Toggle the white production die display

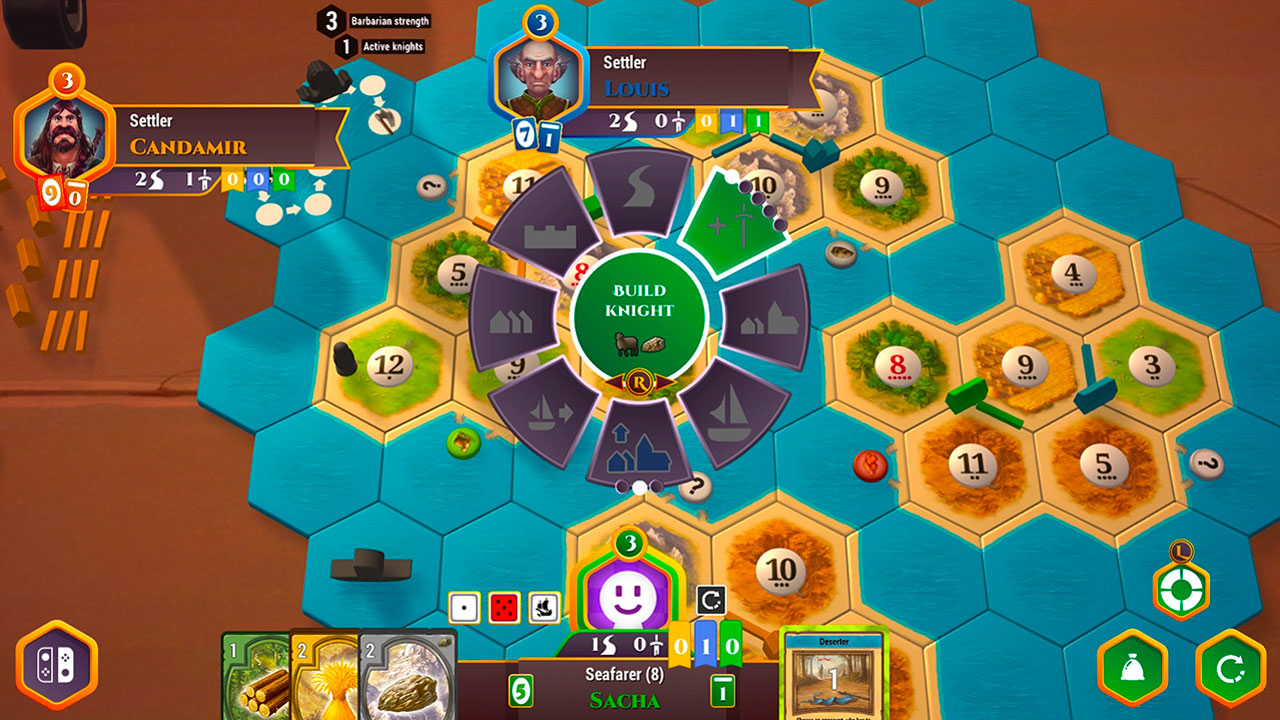pos(464,606)
